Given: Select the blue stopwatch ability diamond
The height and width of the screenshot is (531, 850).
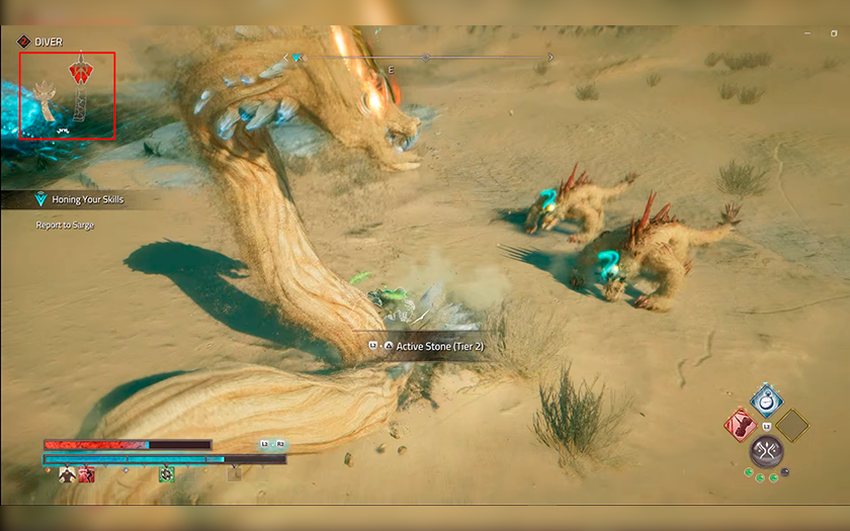Looking at the screenshot, I should (x=766, y=400).
